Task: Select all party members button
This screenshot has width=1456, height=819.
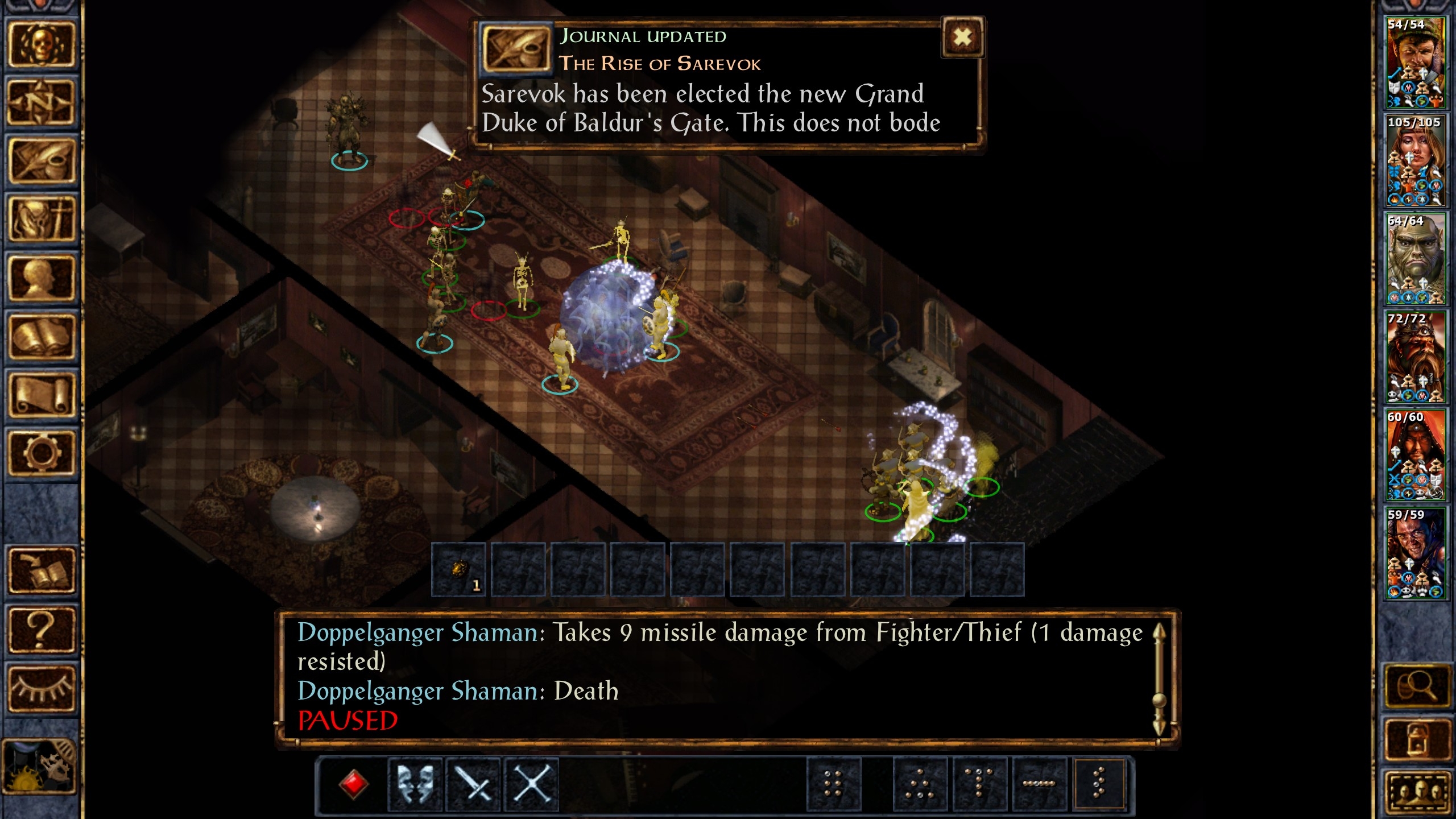Action: coord(1416,792)
